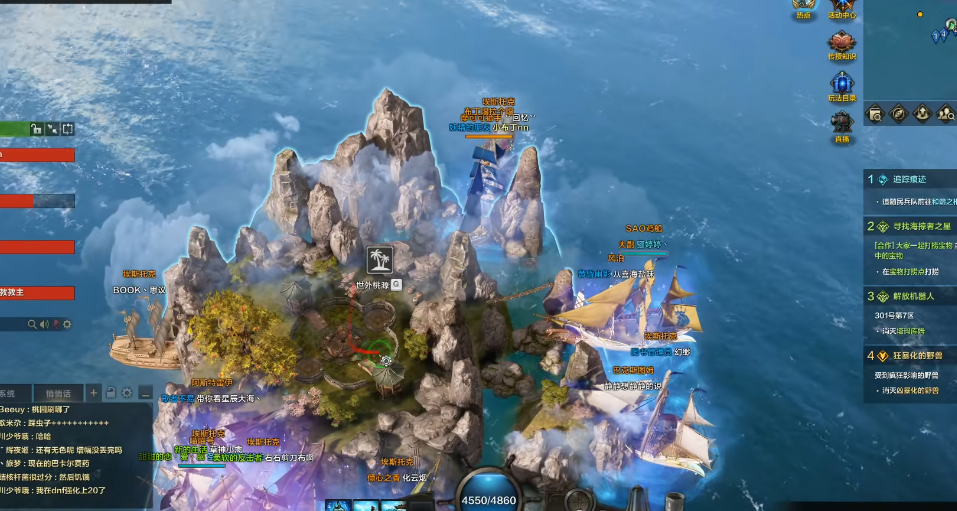Viewport: 957px width, 511px height.
Task: Select quest 1 追踪痕迹 in tracker
Action: click(909, 179)
